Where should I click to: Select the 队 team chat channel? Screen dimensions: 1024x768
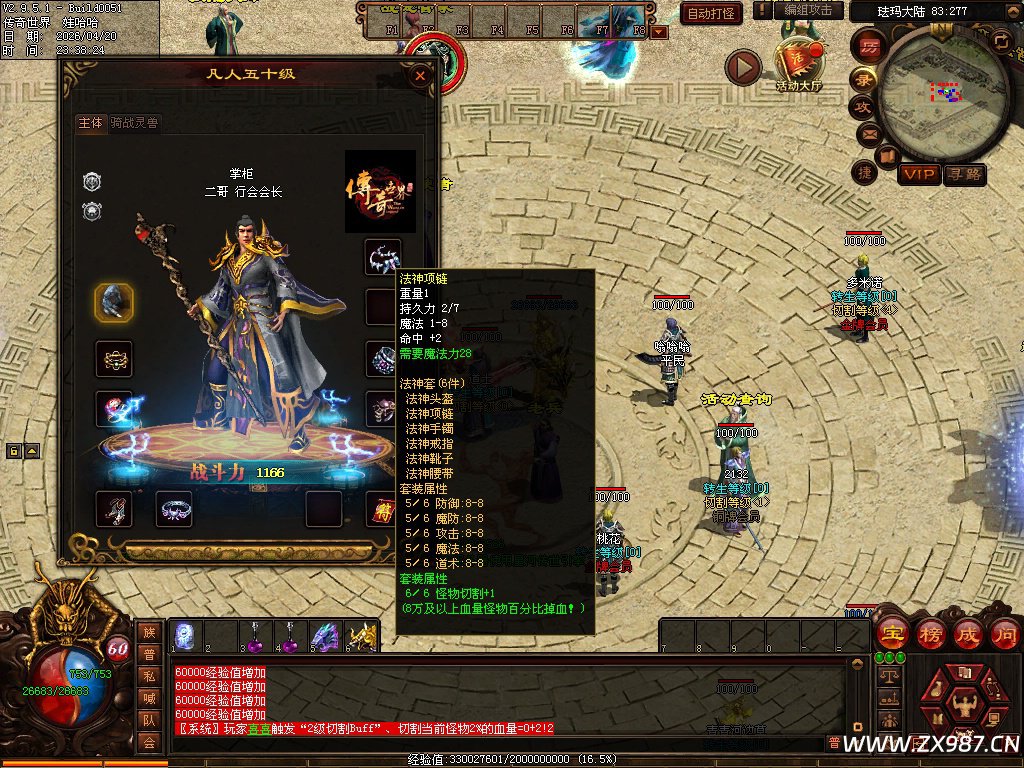tap(149, 719)
